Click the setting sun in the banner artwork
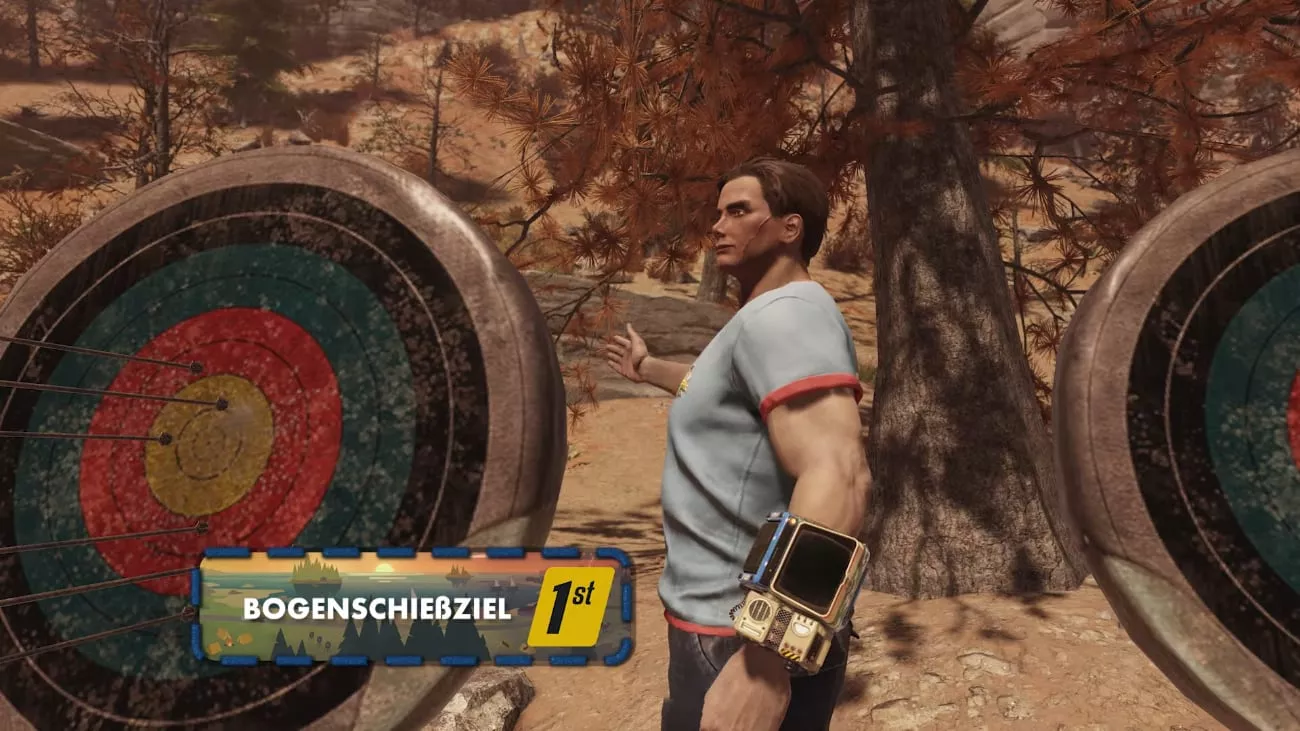The image size is (1300, 731). point(383,567)
